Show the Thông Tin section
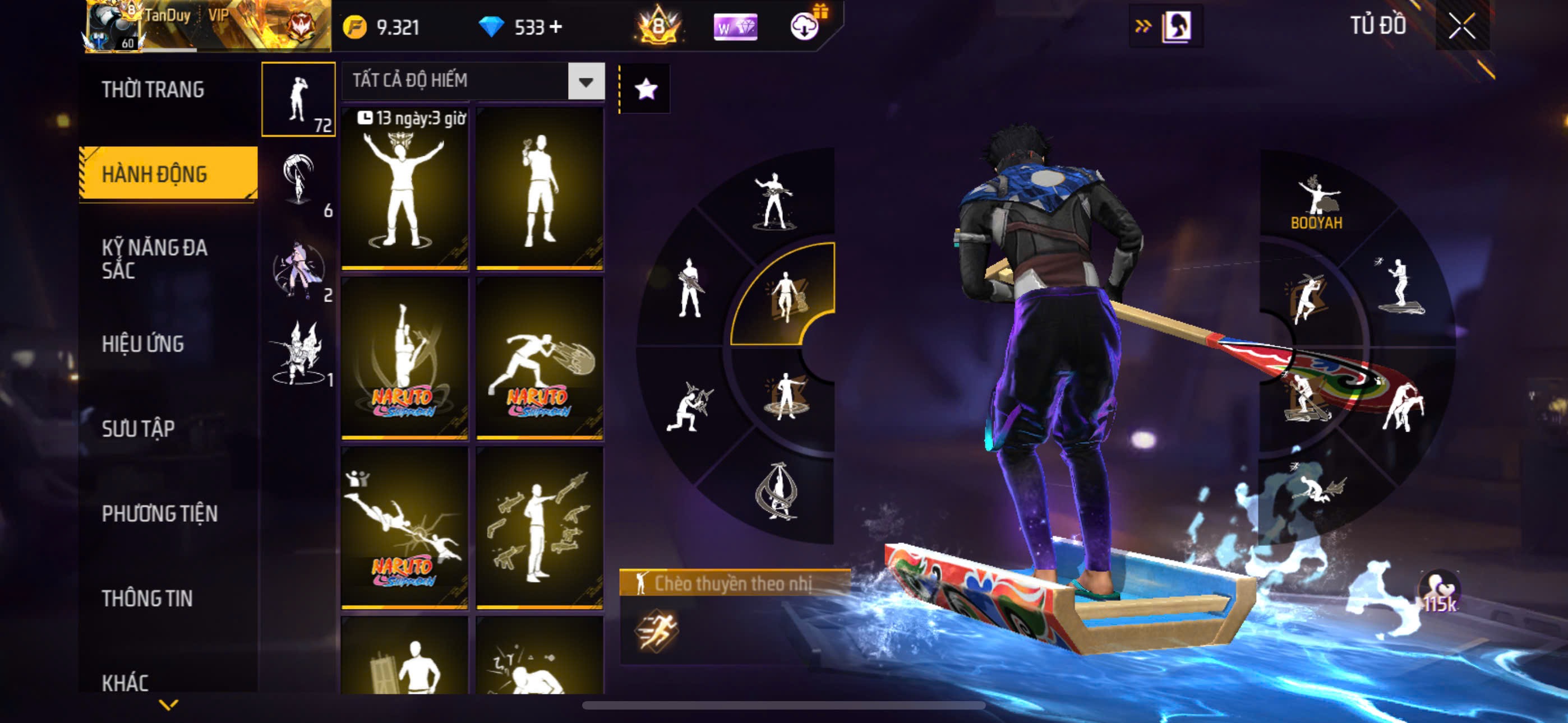The height and width of the screenshot is (723, 1568). [x=147, y=597]
